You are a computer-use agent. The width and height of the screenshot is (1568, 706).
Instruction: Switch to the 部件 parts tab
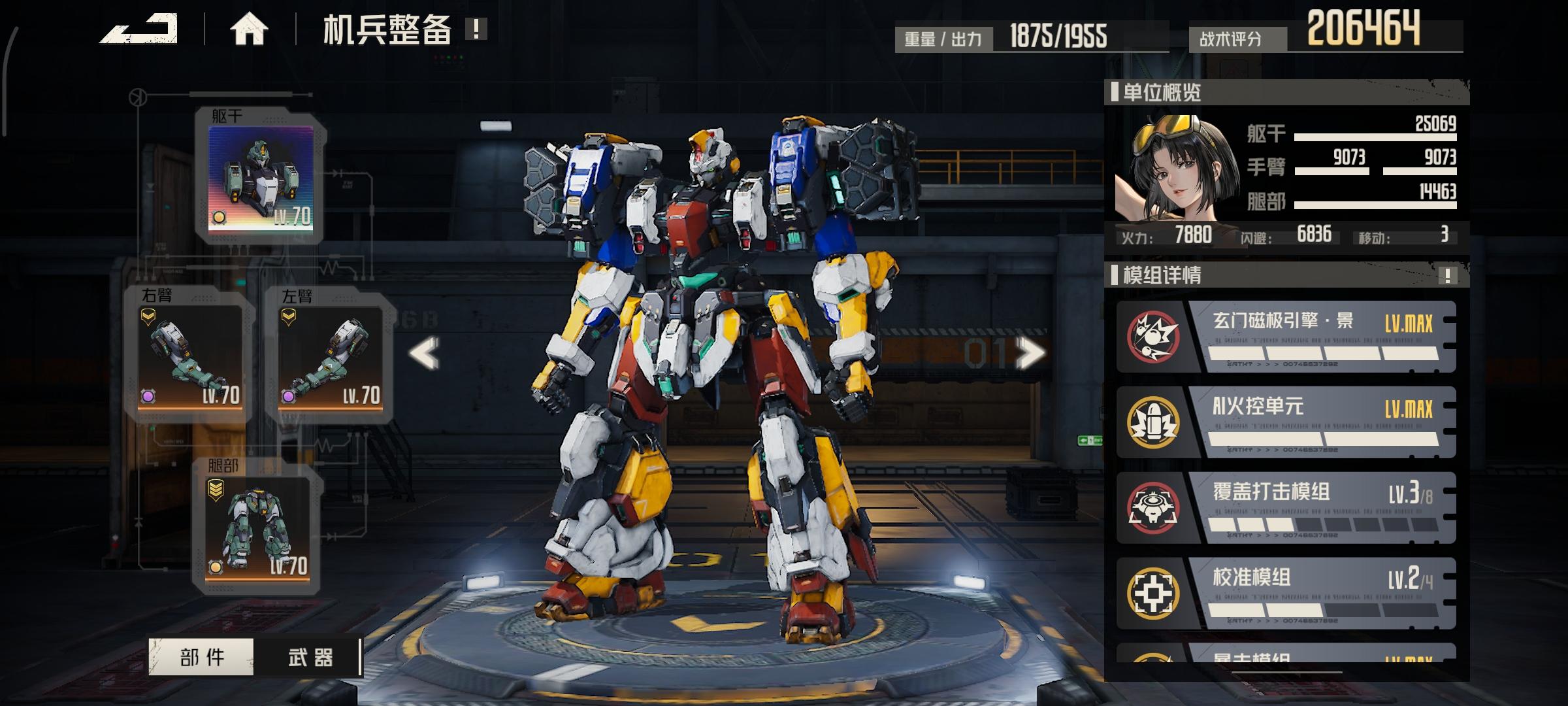click(x=202, y=657)
